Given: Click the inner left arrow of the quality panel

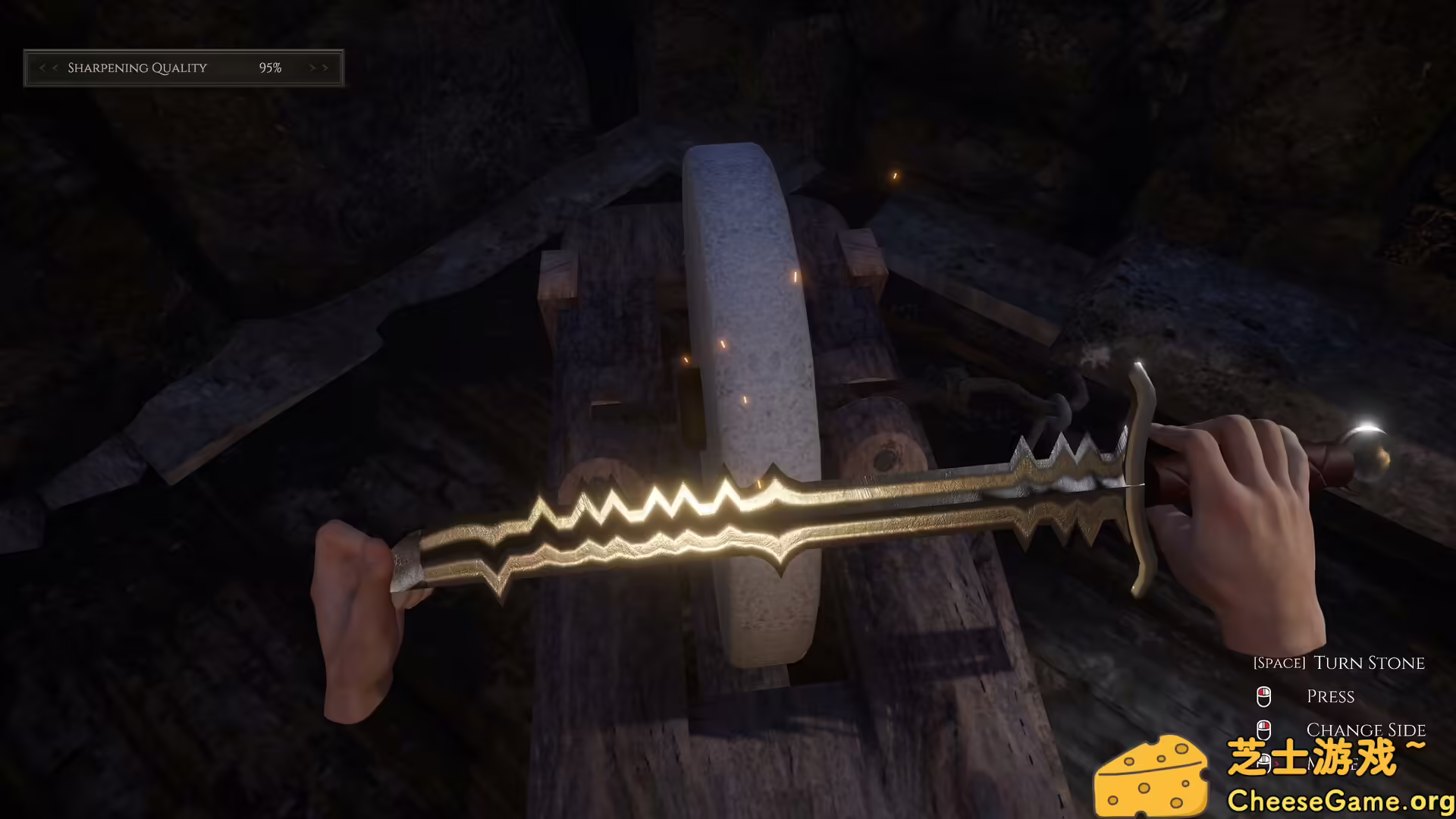Looking at the screenshot, I should 55,67.
